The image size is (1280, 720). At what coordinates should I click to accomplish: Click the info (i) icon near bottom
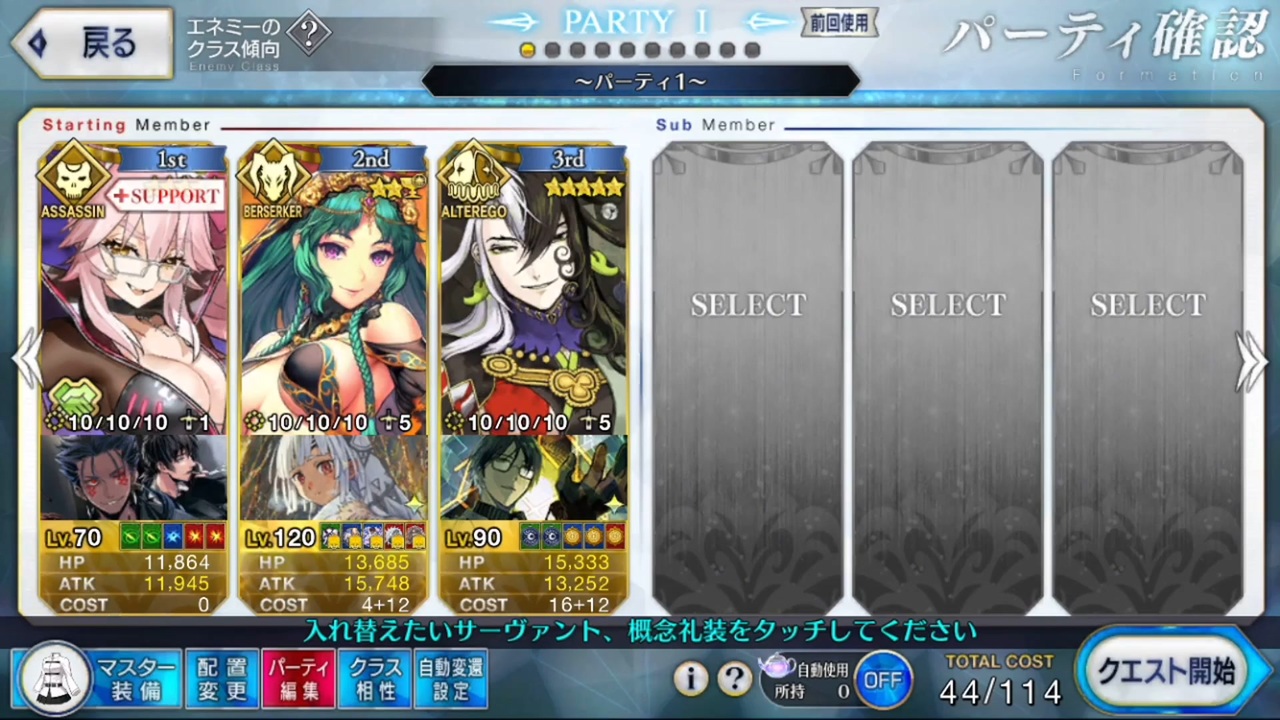click(691, 679)
